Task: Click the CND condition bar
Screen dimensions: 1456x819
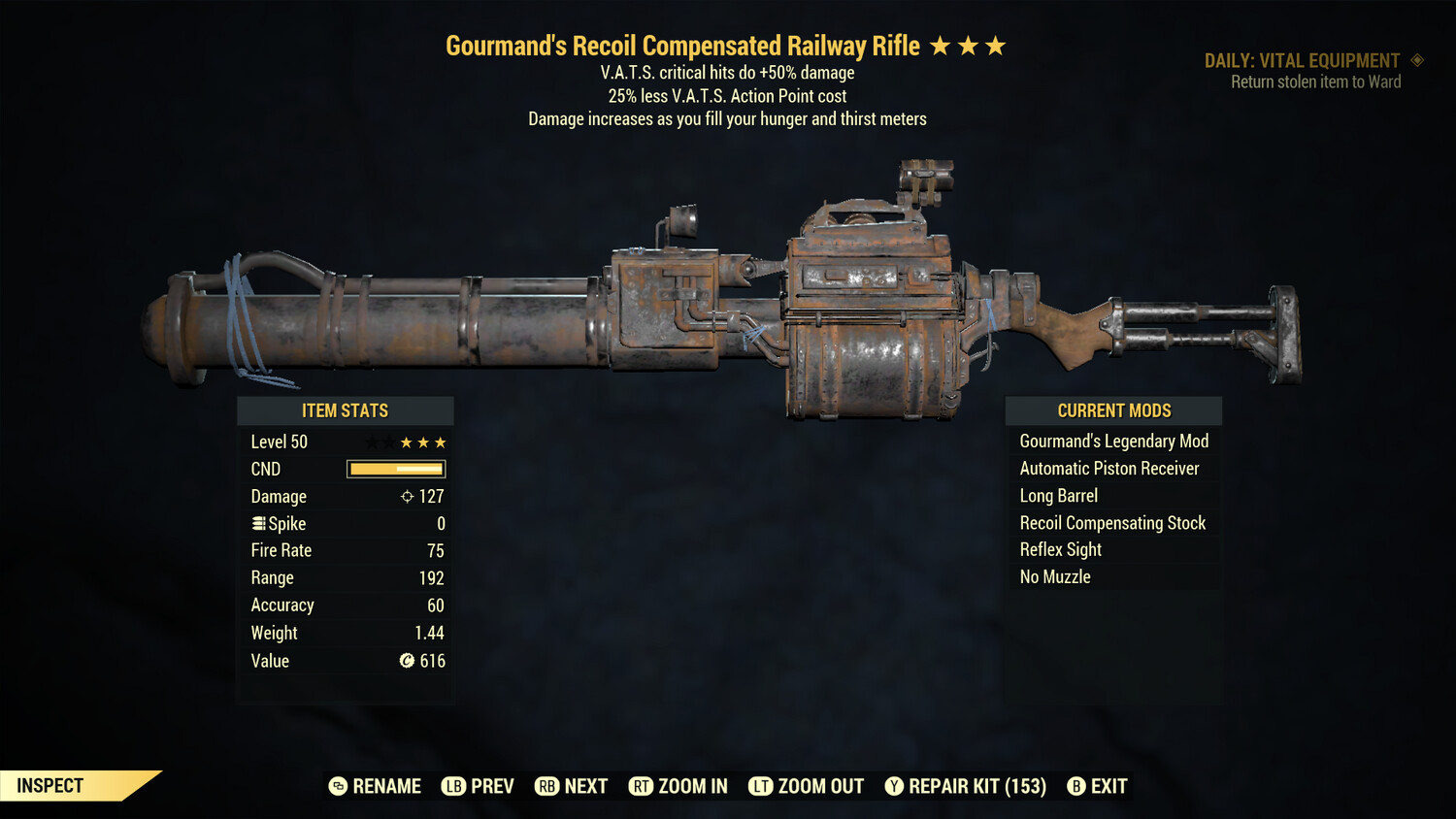Action: coord(394,469)
